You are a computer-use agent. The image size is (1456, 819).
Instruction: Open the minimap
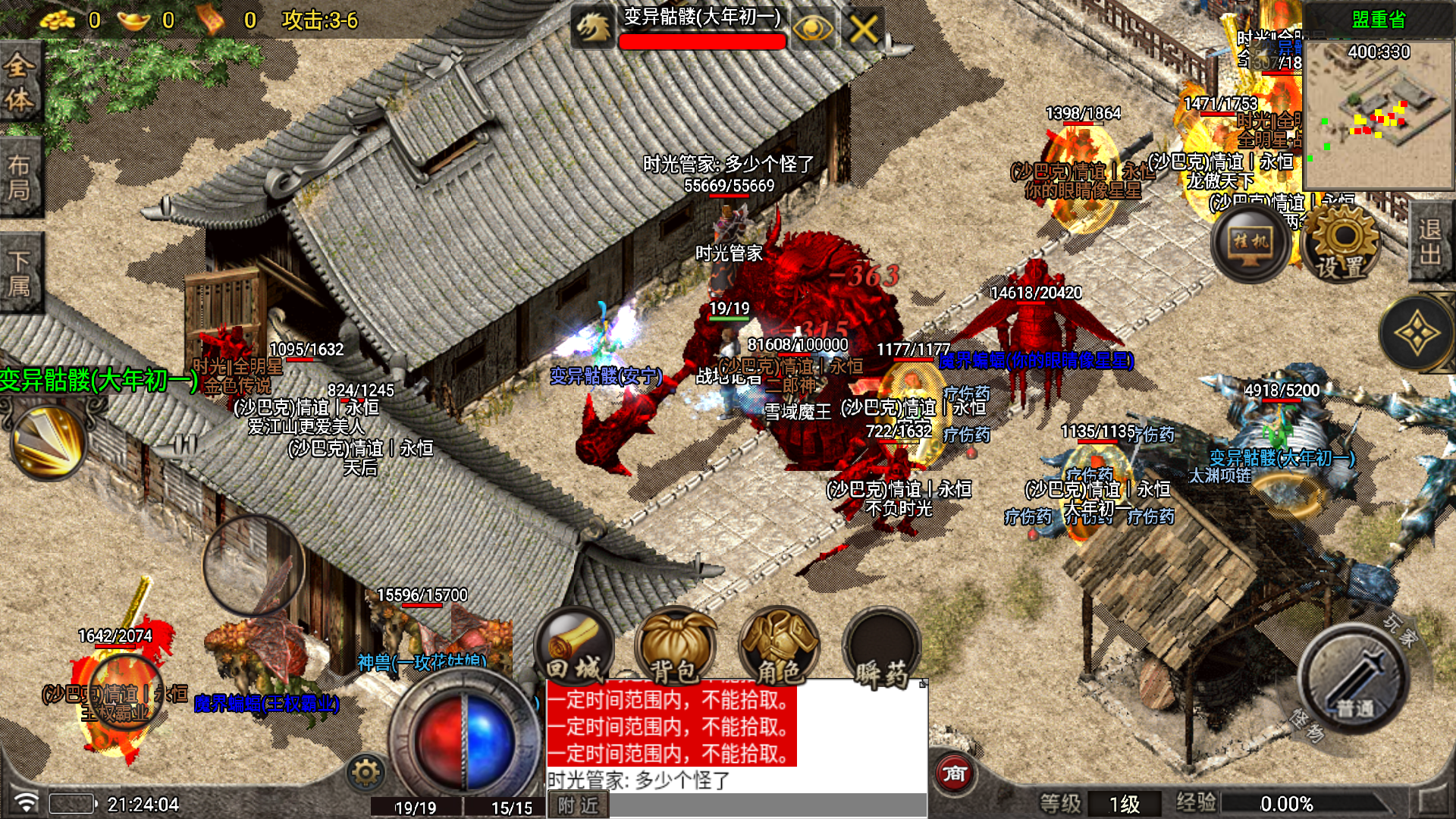(1377, 115)
